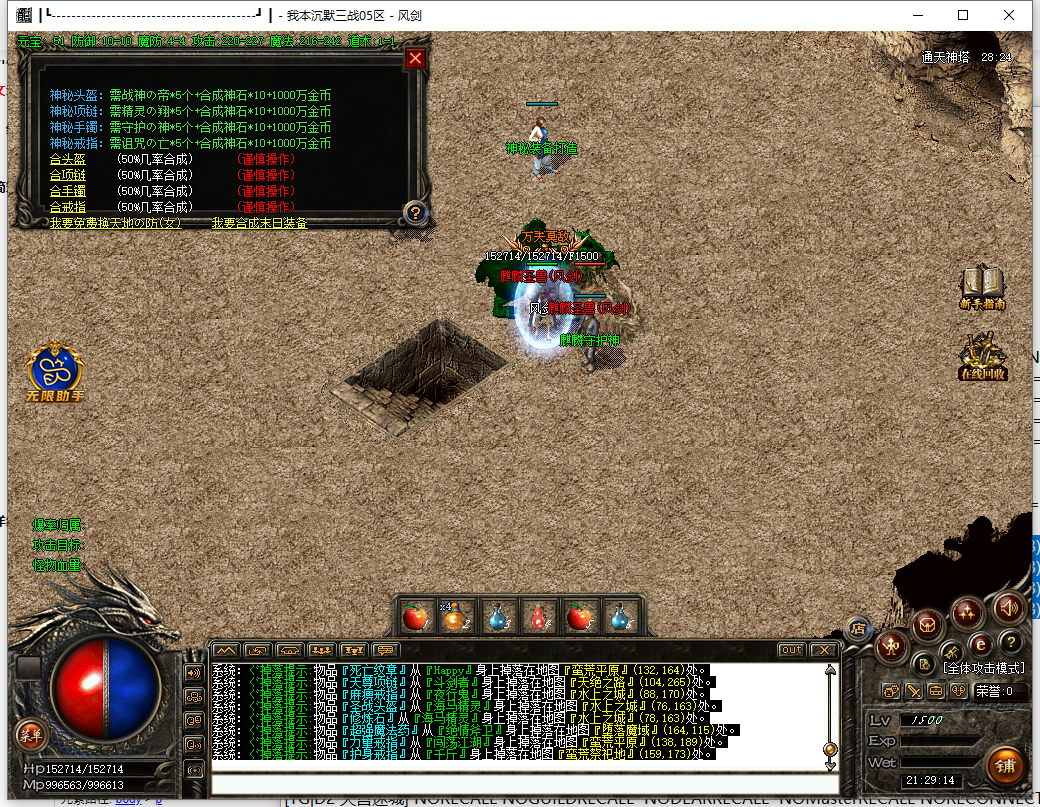Screen dimensions: 1040x807
Task: Choose 我要合成末日装备 dialog option
Action: 259,223
